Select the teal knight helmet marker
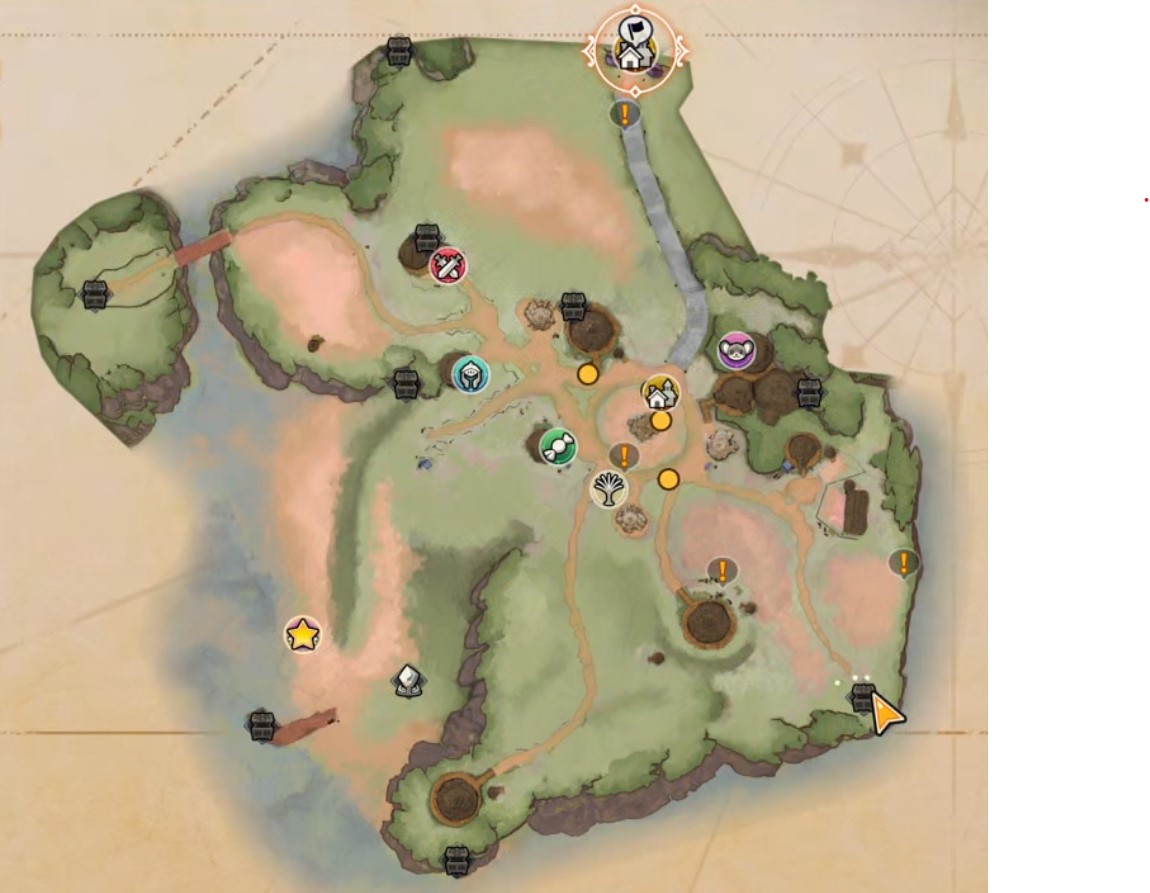 click(470, 374)
